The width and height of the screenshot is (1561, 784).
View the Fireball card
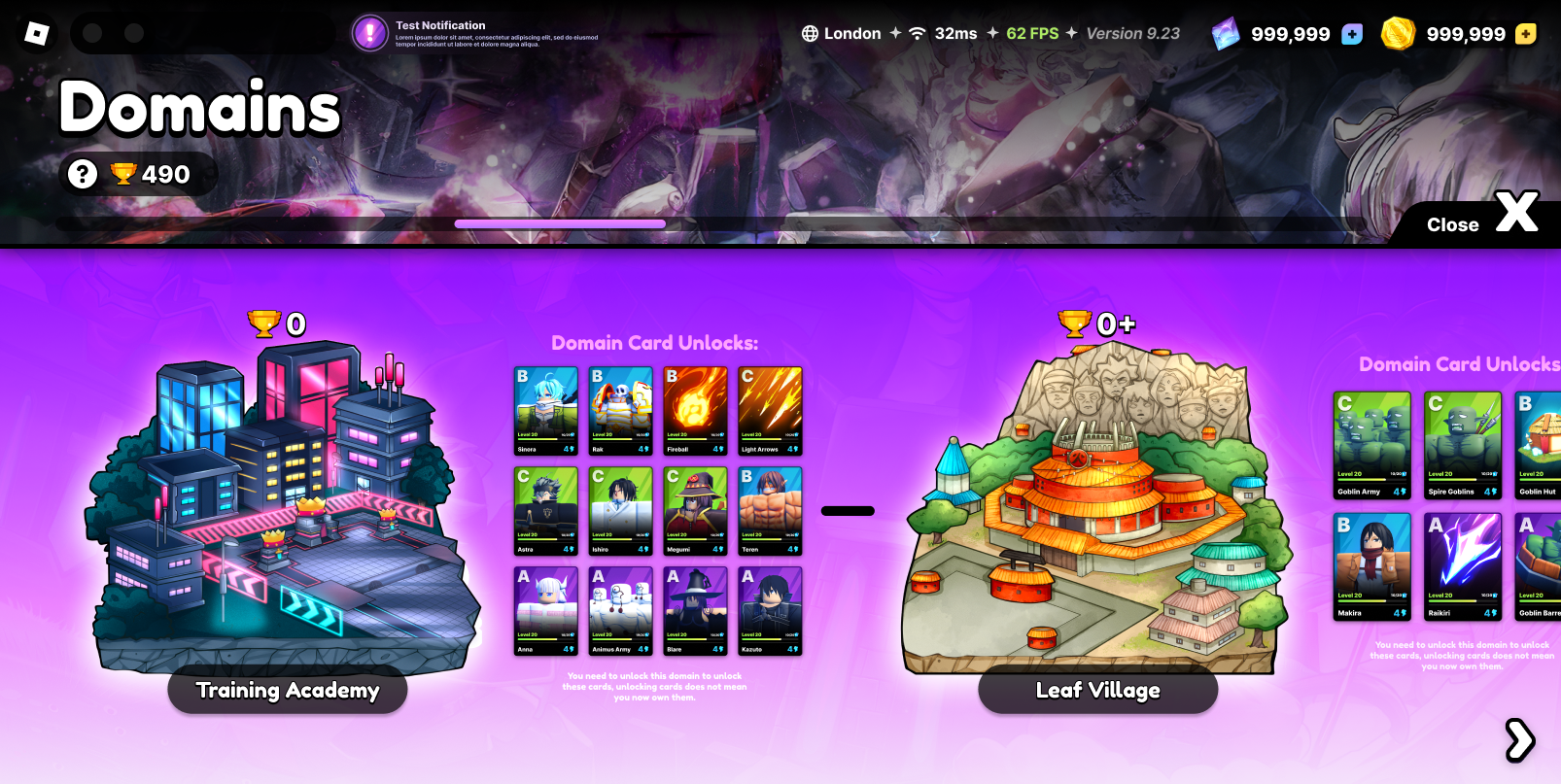[x=695, y=411]
